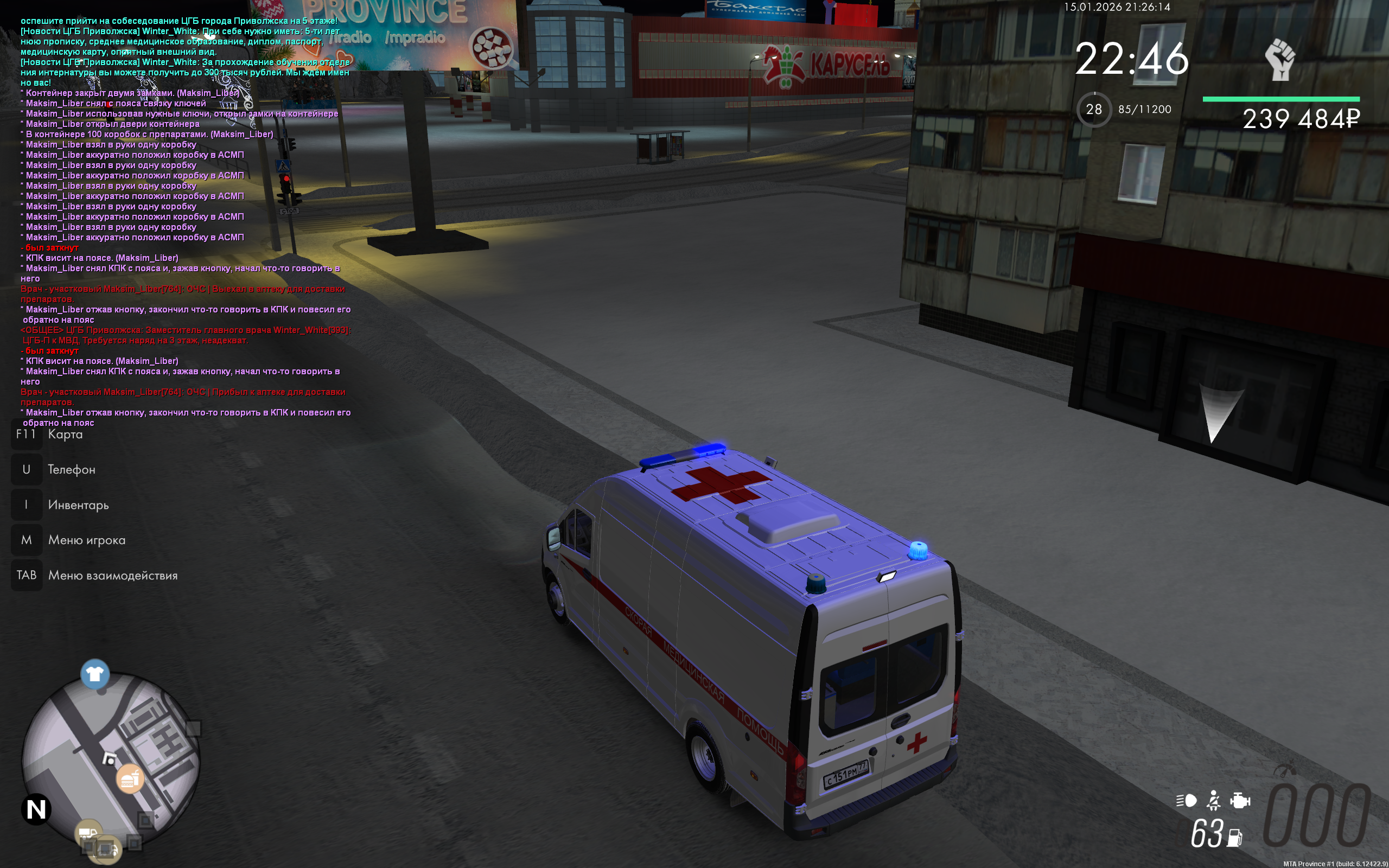Toggle the seatbelt indicator icon
The width and height of the screenshot is (1389, 868).
pyautogui.click(x=1213, y=800)
